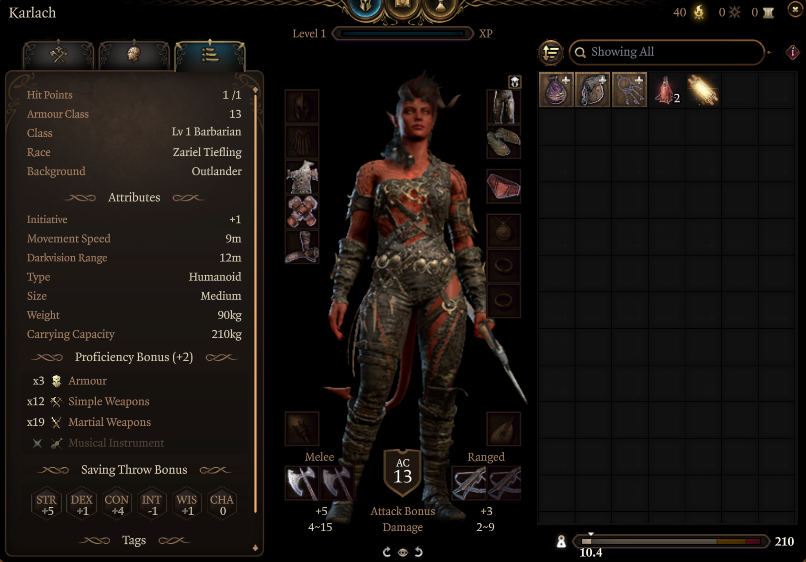Click the equipped chest armour slot

coord(302,178)
